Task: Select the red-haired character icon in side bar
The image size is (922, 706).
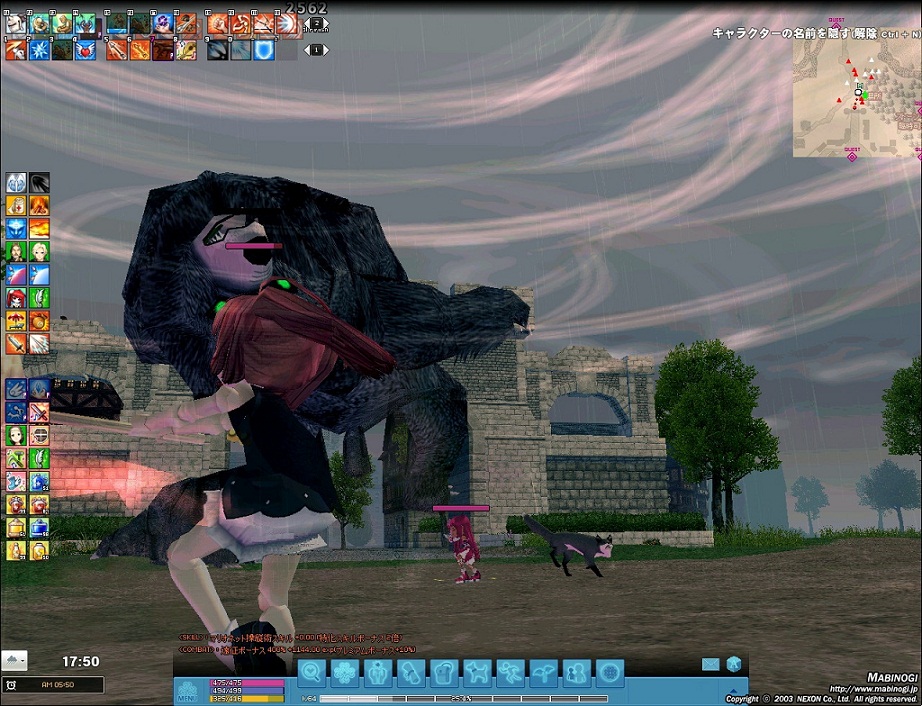Action: pyautogui.click(x=16, y=297)
